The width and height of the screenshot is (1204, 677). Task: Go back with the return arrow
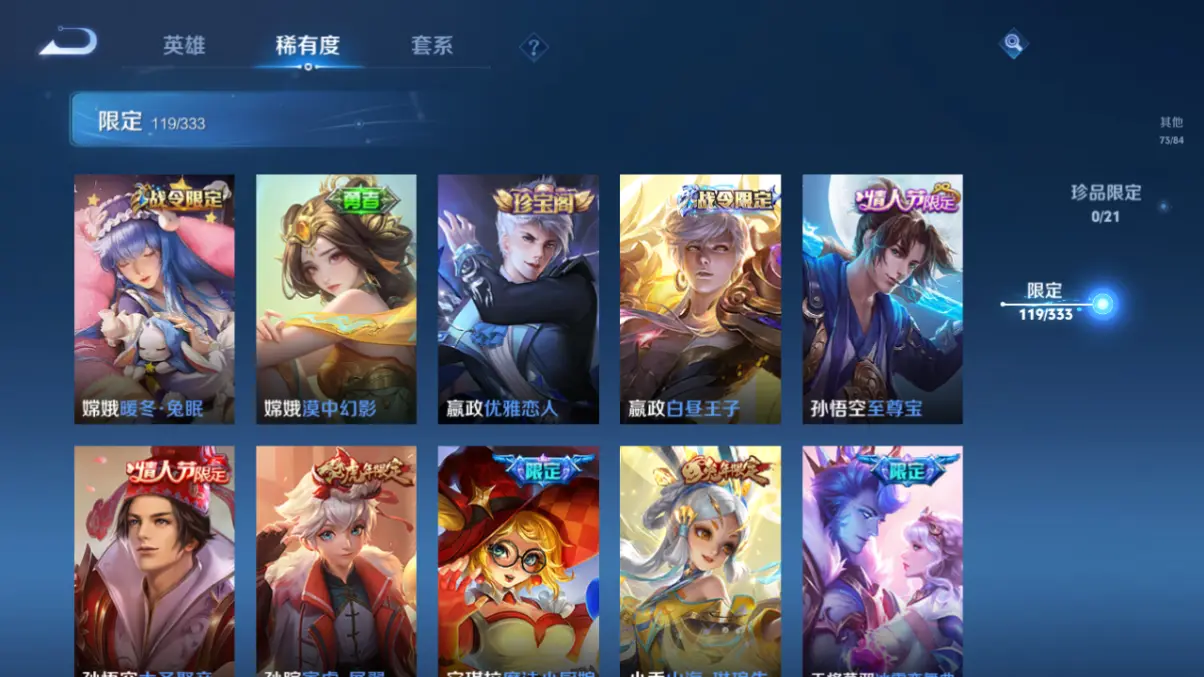click(x=68, y=43)
